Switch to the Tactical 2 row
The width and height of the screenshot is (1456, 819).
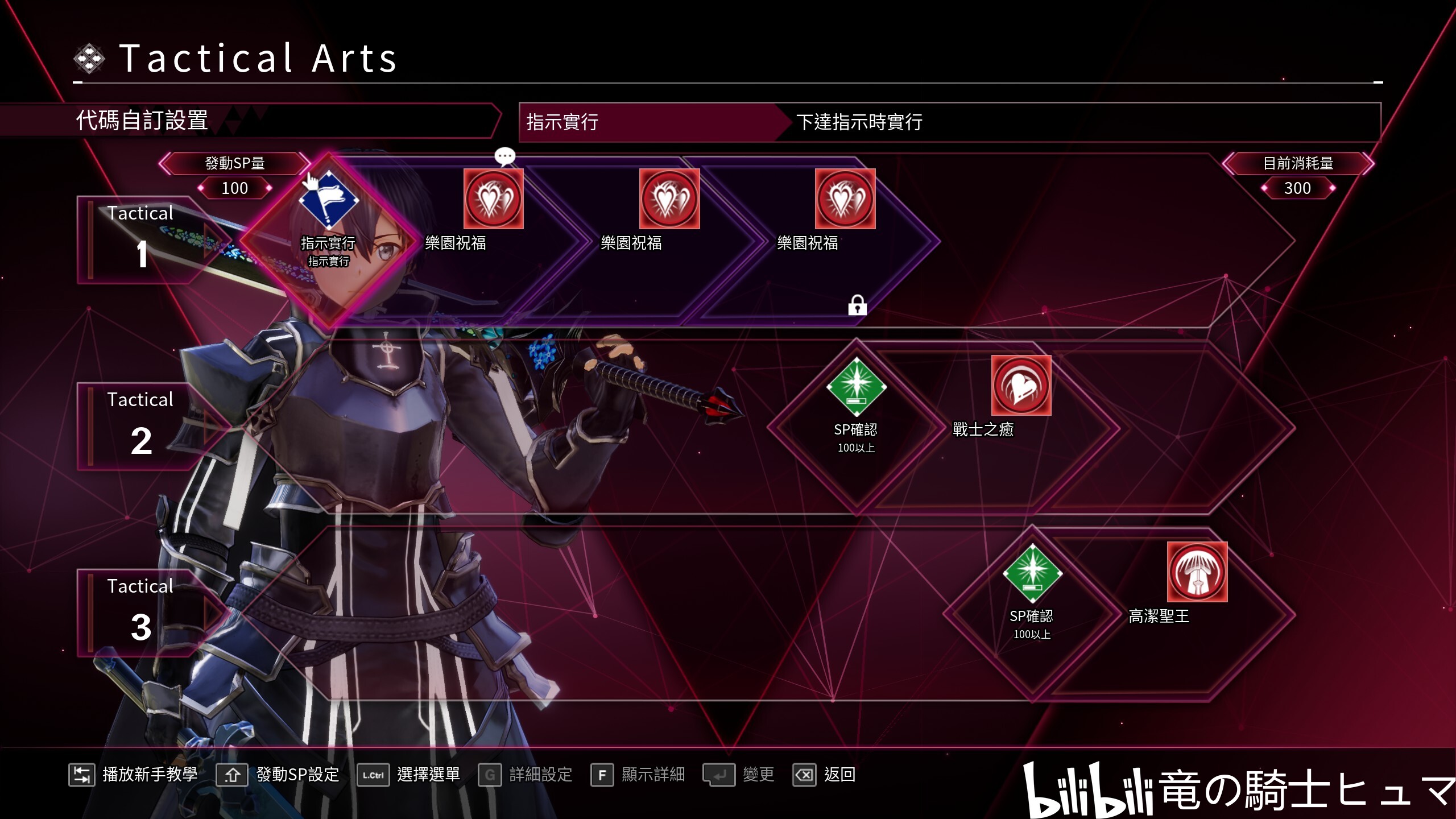click(141, 426)
